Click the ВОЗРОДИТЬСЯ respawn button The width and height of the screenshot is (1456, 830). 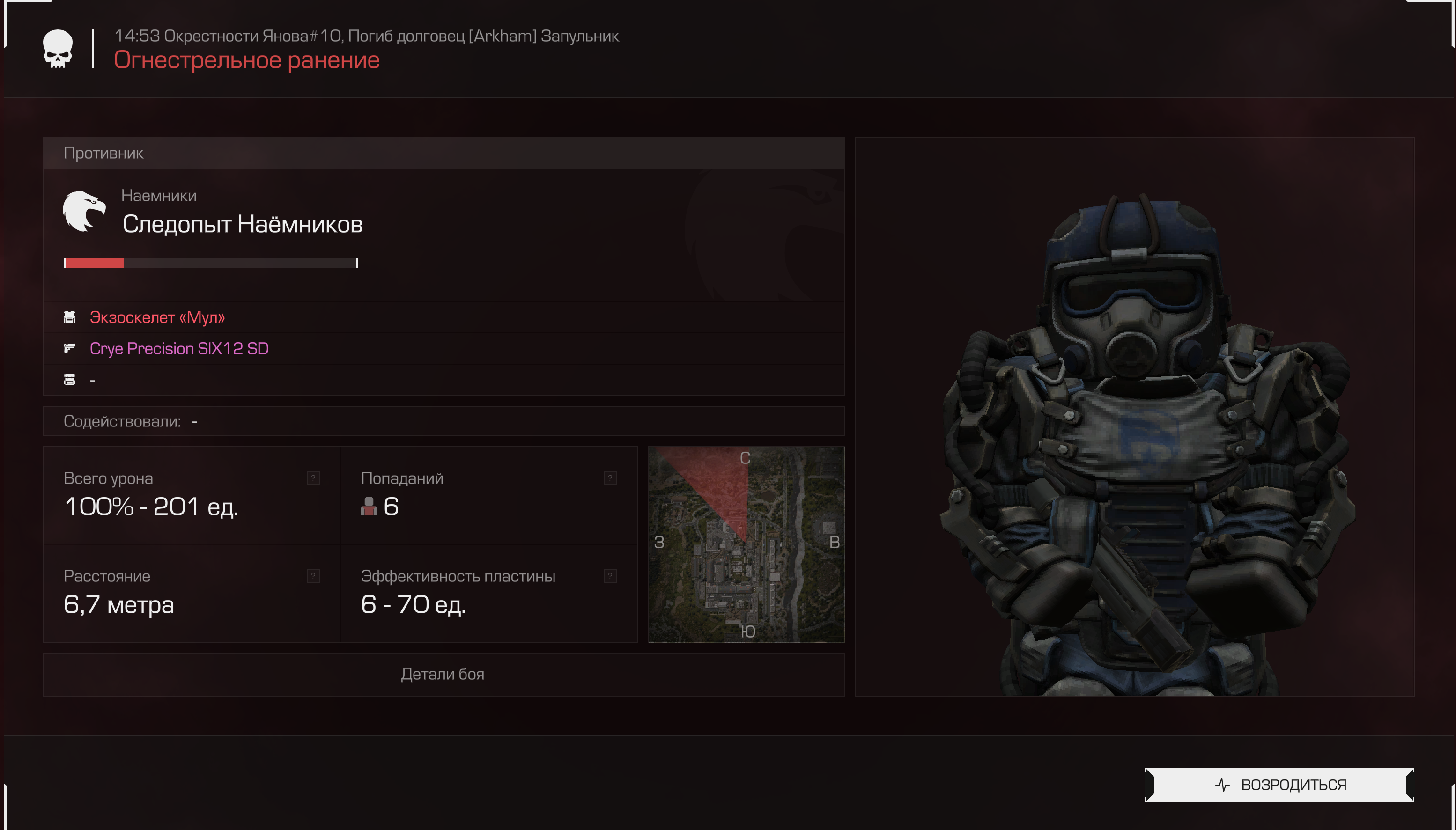1279,785
